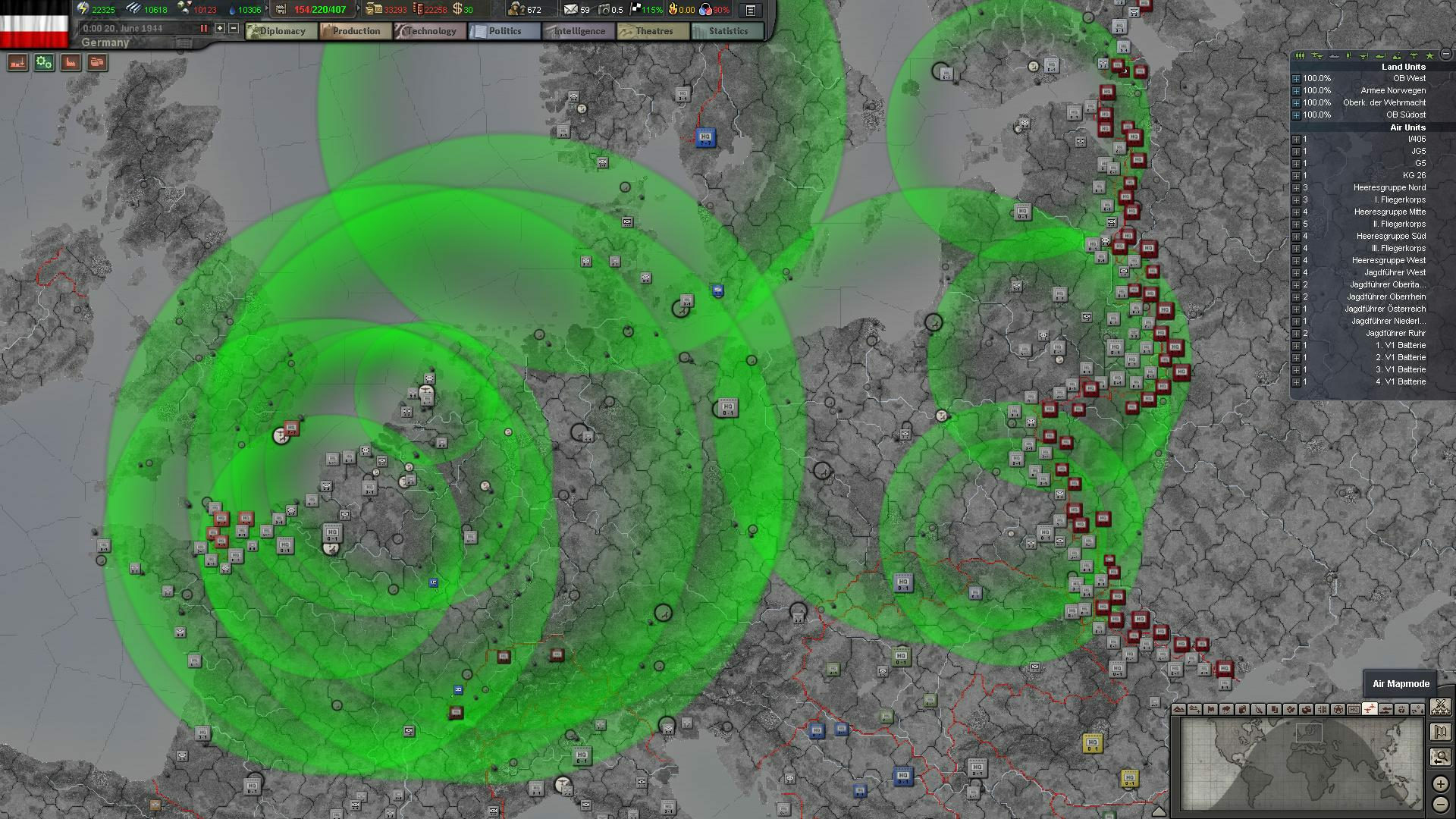The width and height of the screenshot is (1456, 819).
Task: Collapse the units panel with the minus button
Action: click(1447, 55)
